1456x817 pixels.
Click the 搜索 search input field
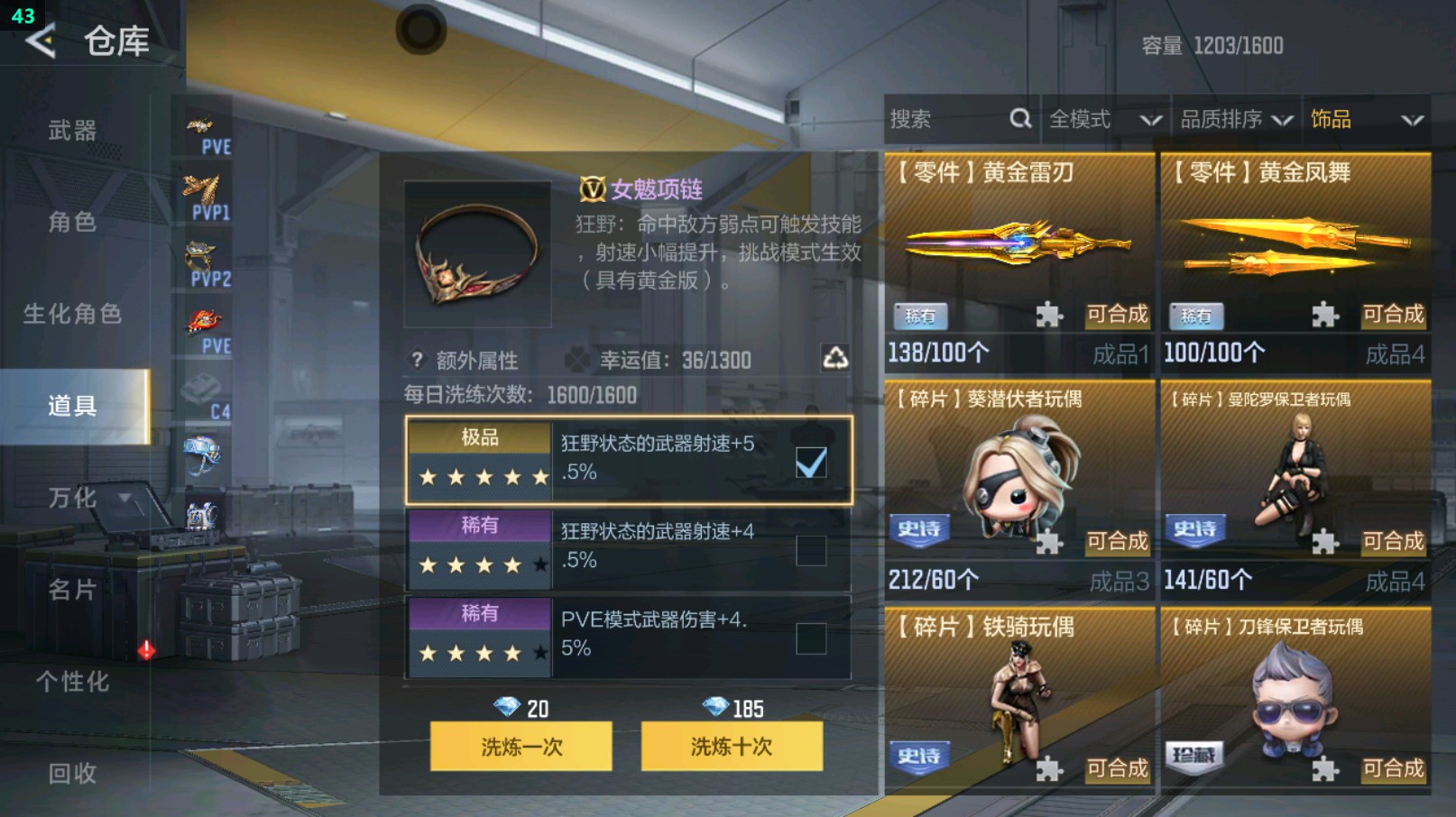click(938, 118)
